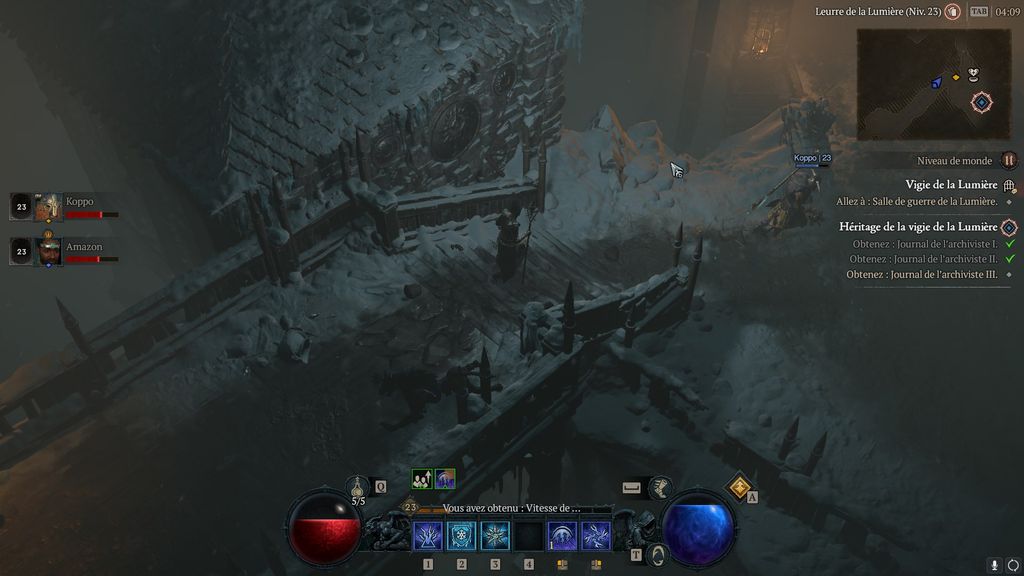
Task: Click the dungeon icon beside Leurre de la Lumière
Action: click(952, 12)
